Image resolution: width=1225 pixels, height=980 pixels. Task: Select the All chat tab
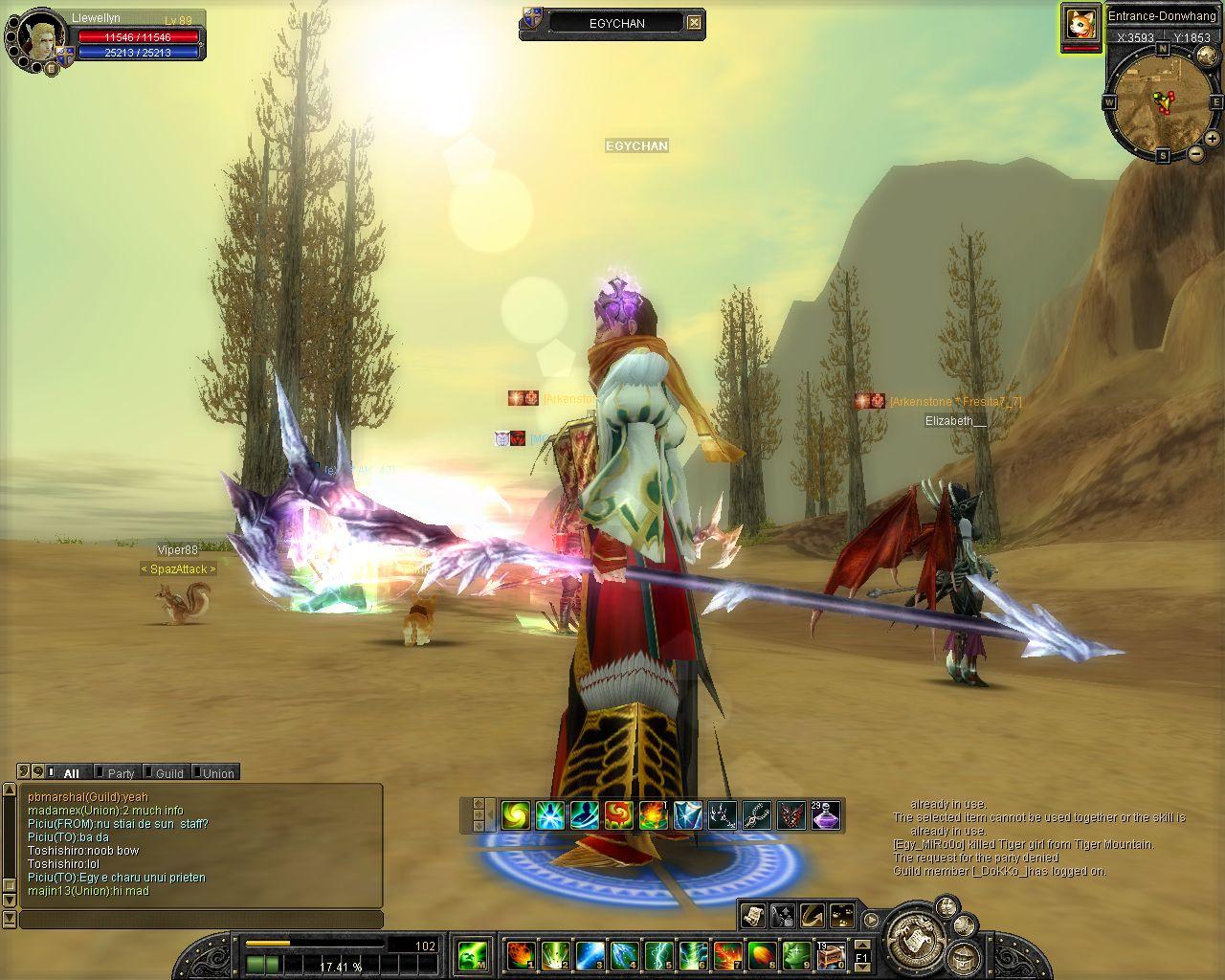[71, 773]
